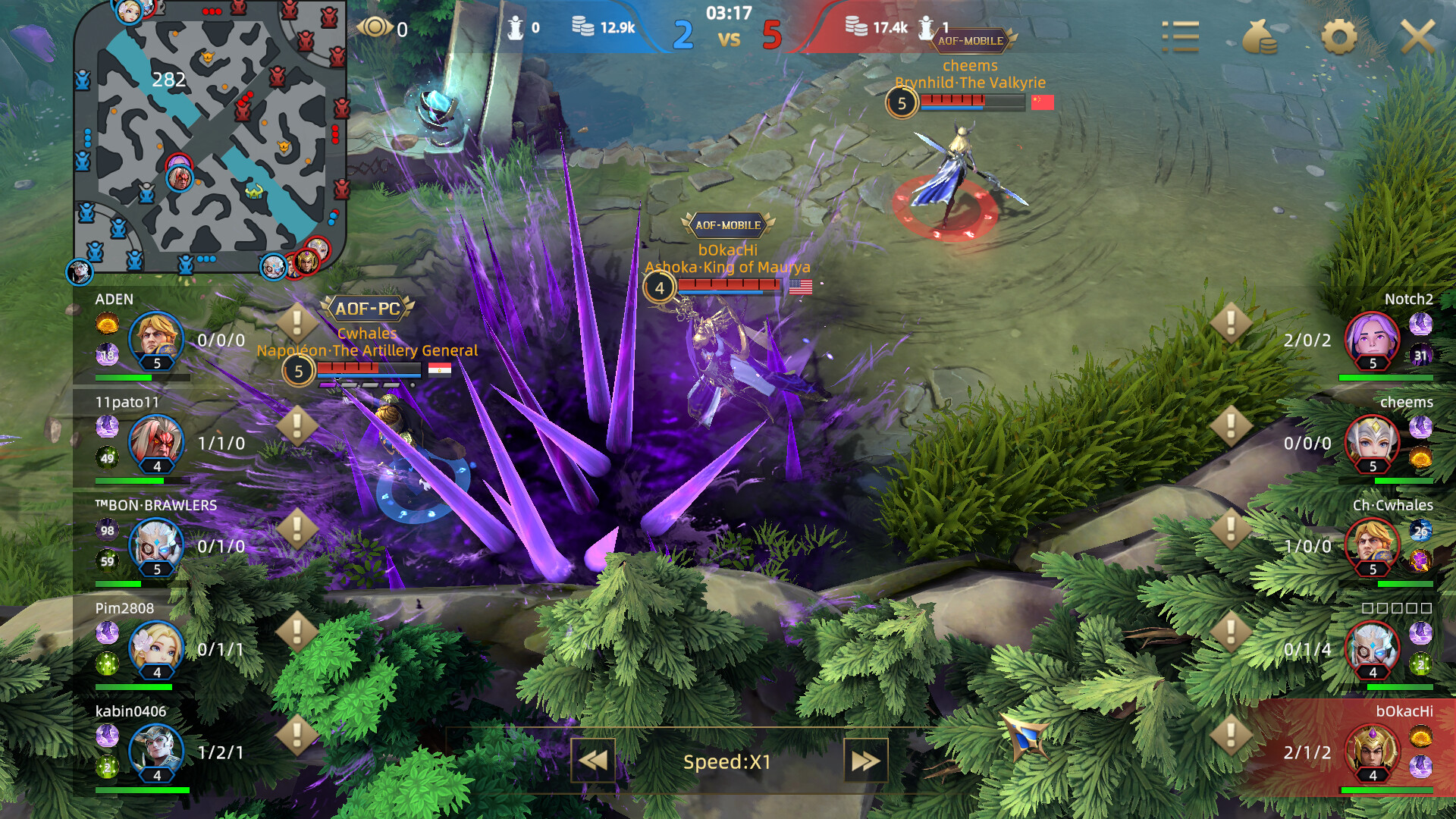Click the spectator eye viewer counter

tap(374, 28)
